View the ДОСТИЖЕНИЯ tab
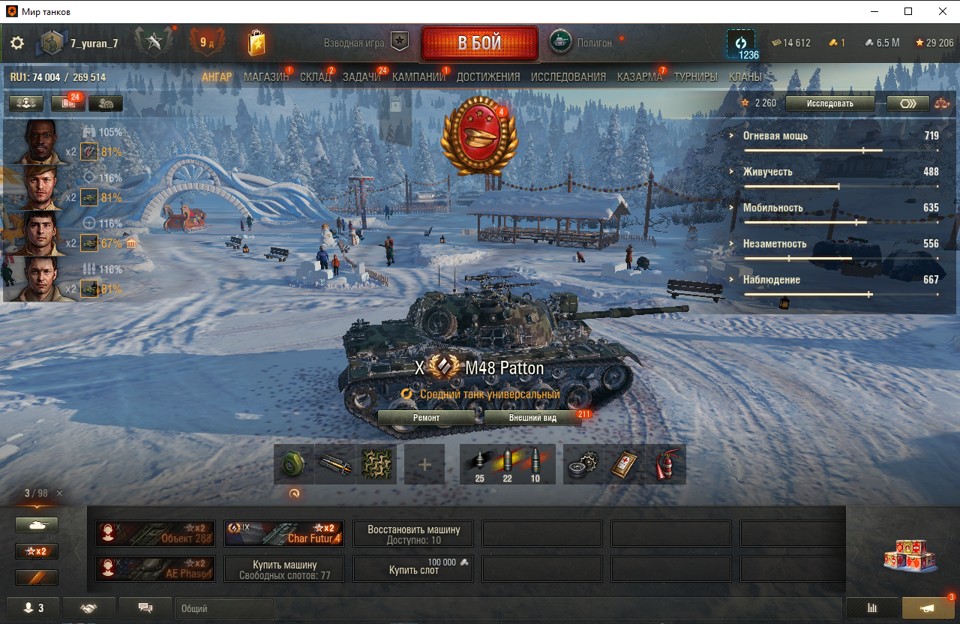 click(488, 77)
